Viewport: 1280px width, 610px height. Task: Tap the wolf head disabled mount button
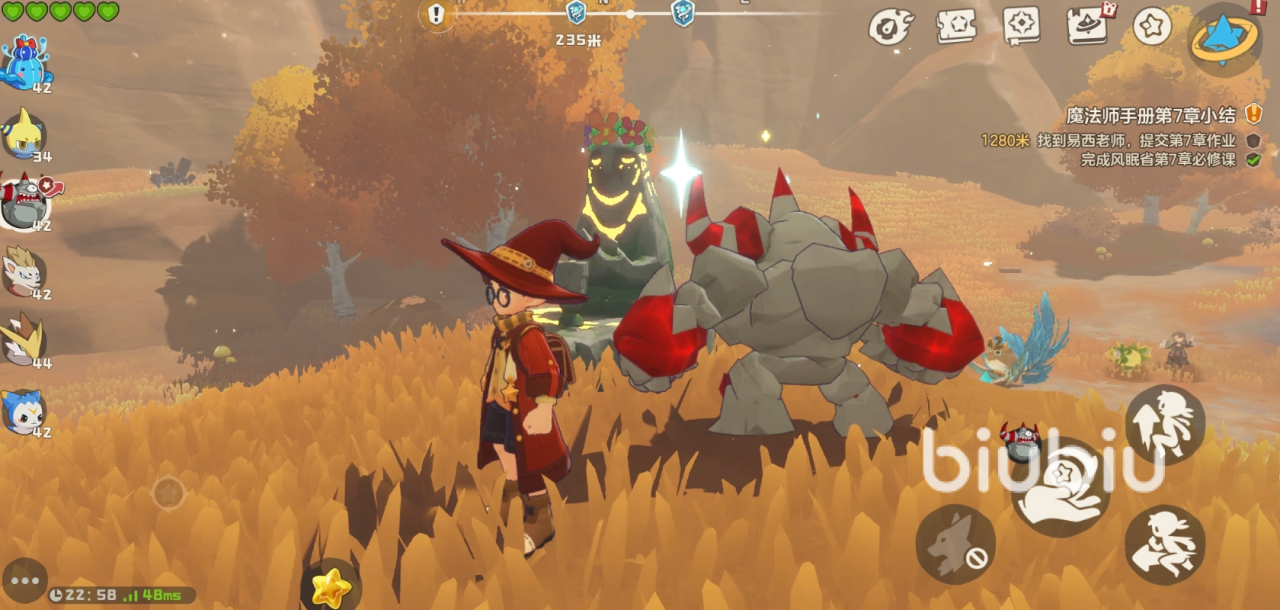pyautogui.click(x=955, y=544)
